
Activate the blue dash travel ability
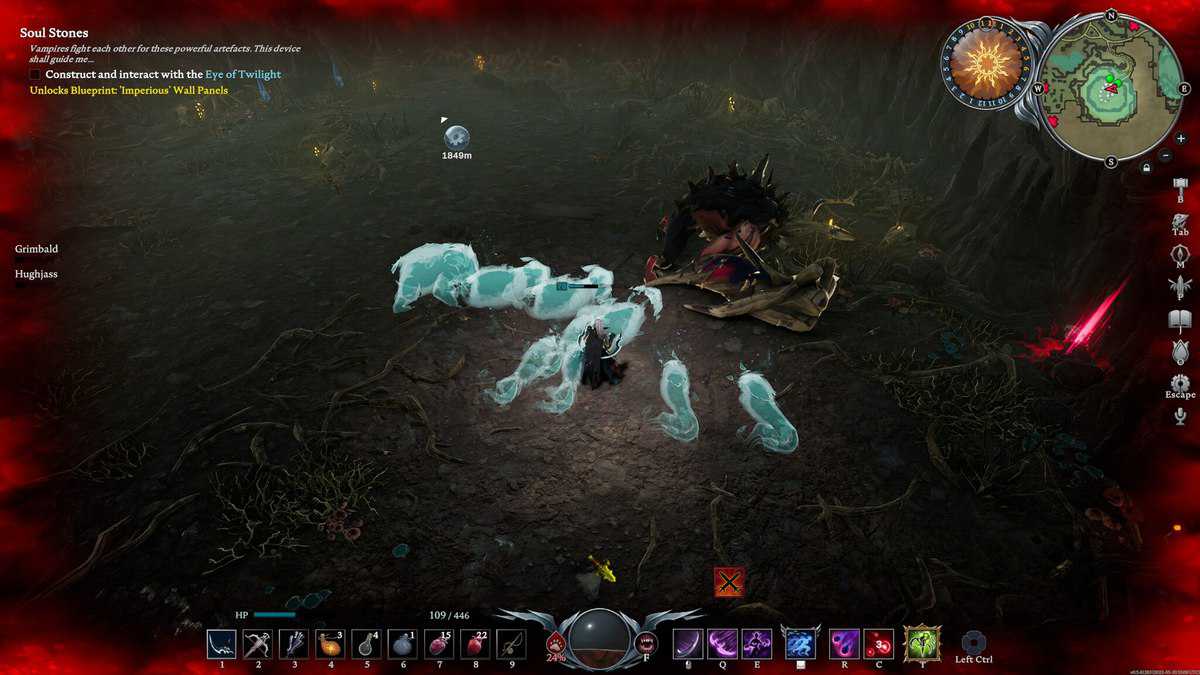[798, 643]
